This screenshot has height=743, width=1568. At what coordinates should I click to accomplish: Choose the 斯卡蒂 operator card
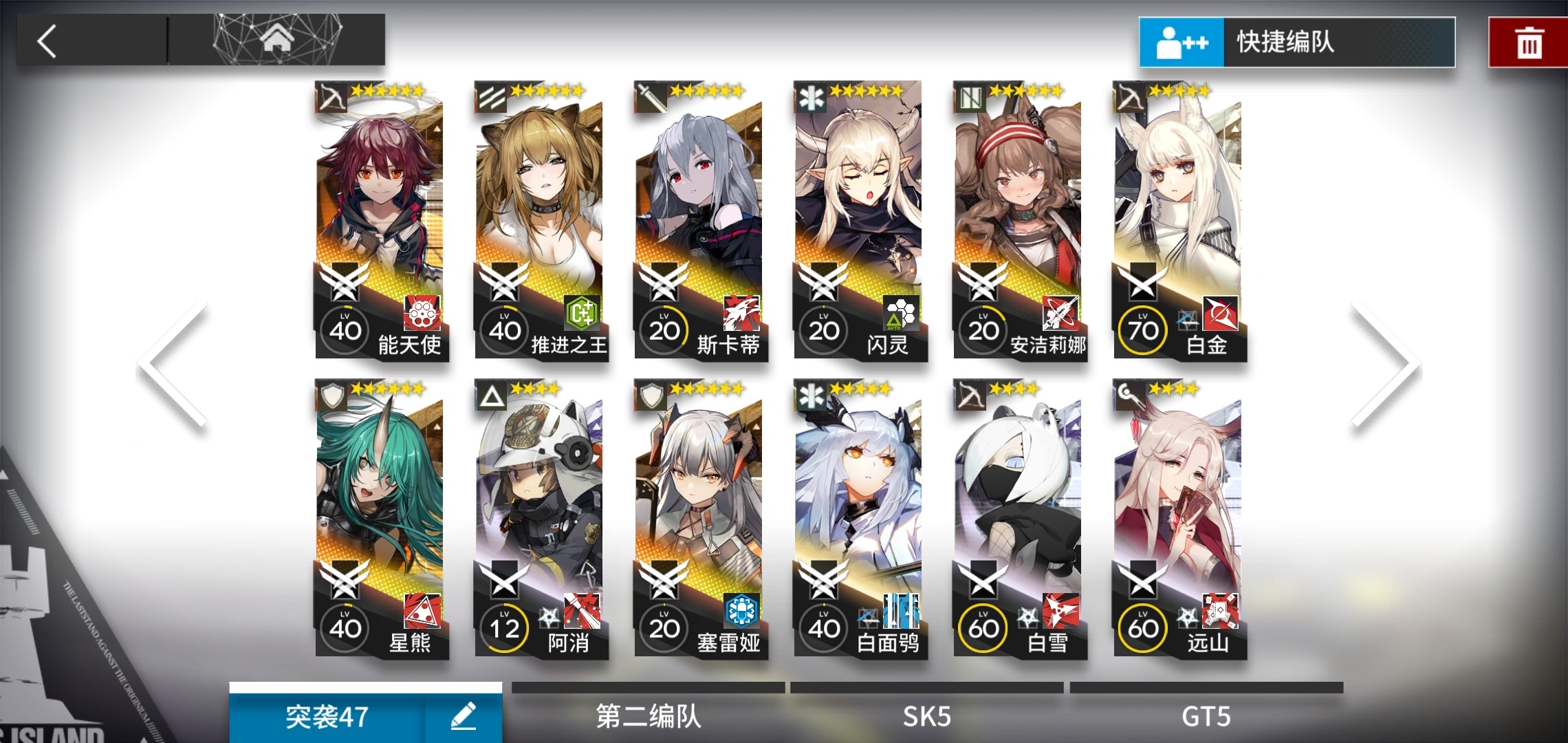pos(701,220)
